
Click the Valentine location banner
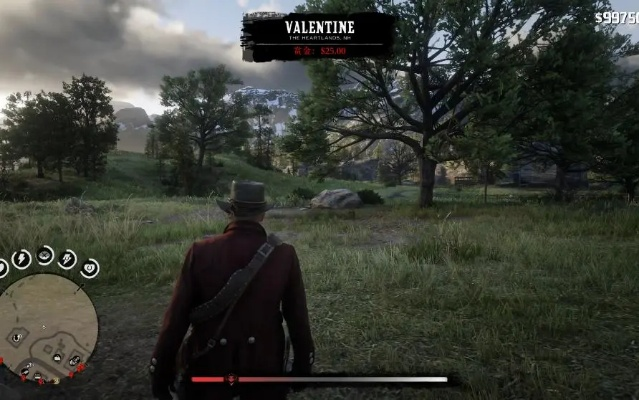(318, 35)
